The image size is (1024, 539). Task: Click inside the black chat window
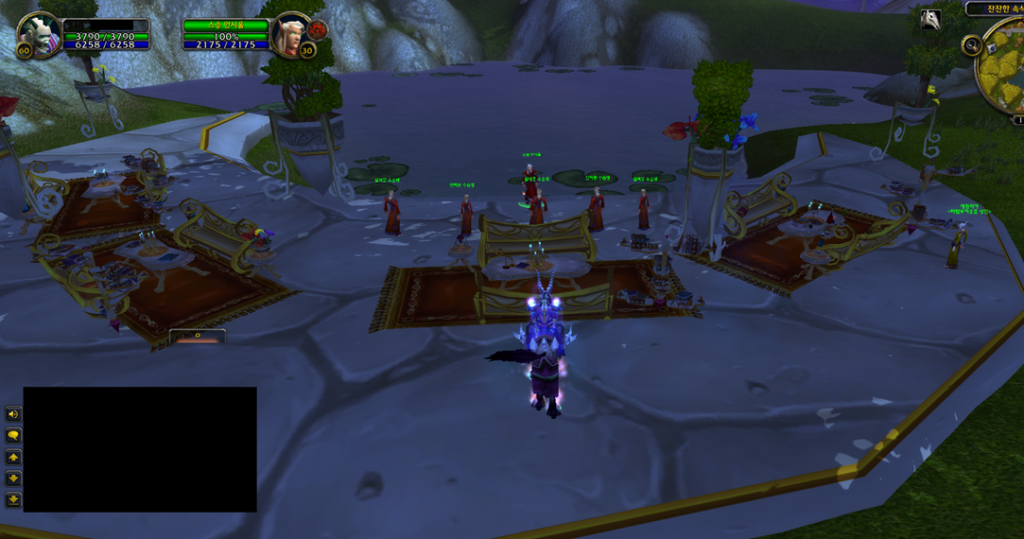[140, 449]
